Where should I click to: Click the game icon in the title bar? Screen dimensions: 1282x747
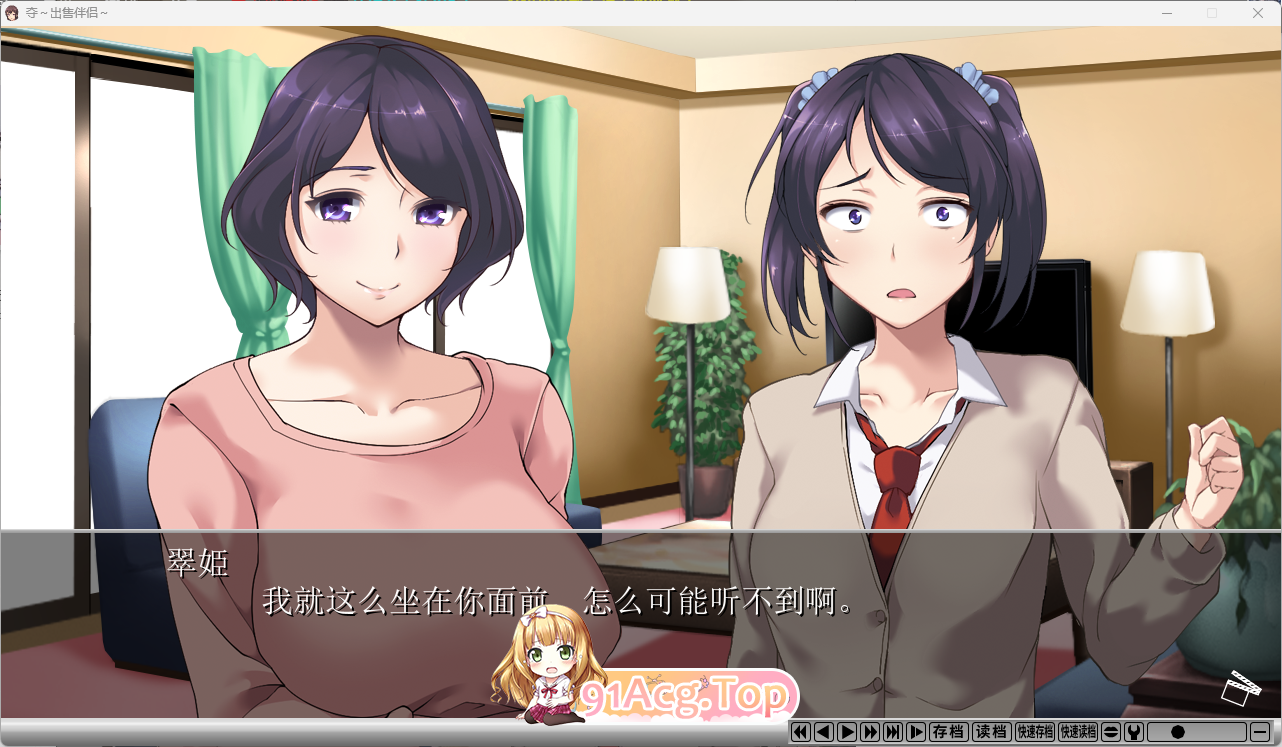pos(11,13)
